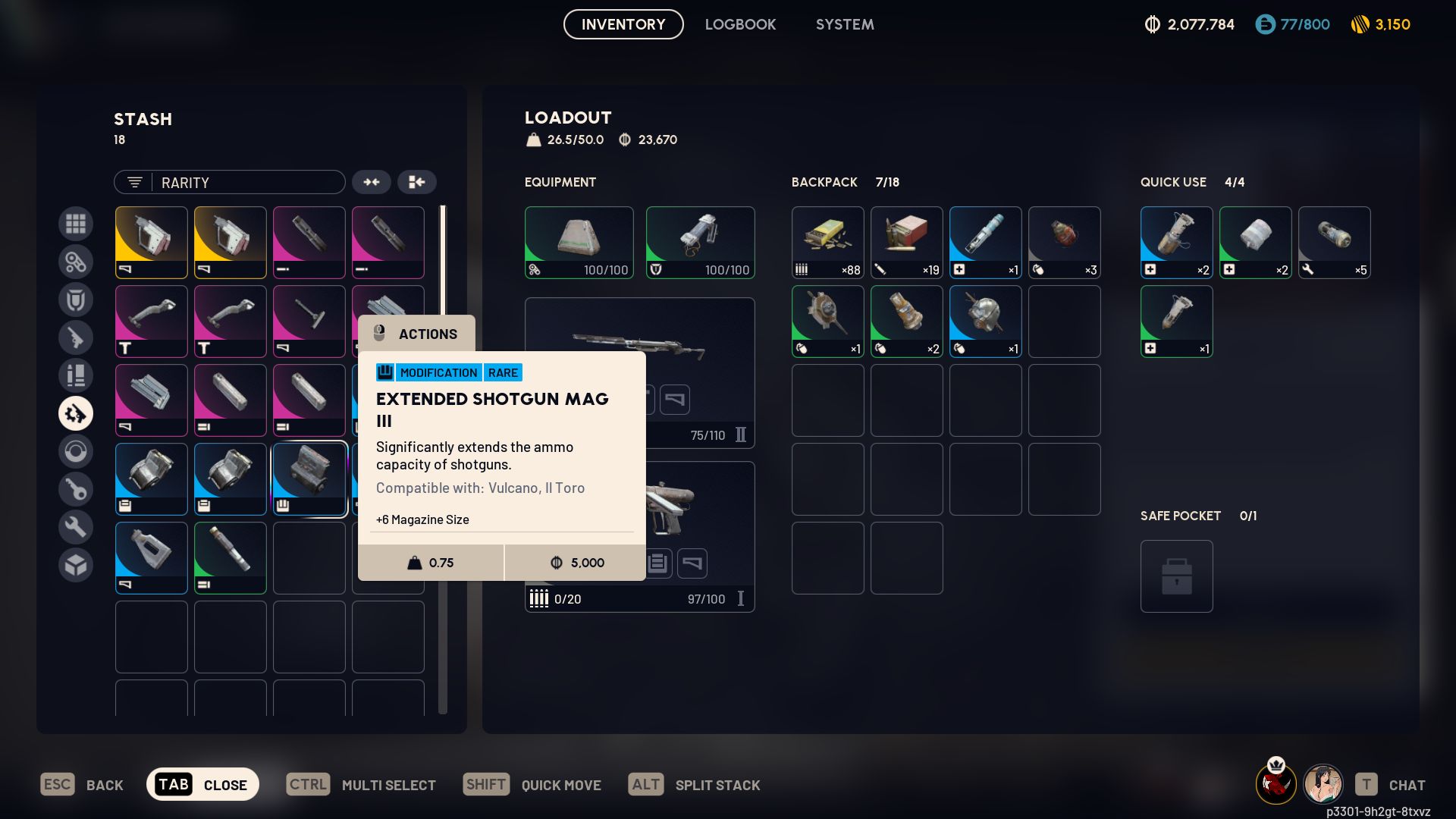This screenshot has width=1456, height=819.
Task: Expand the Actions panel for the selected mod
Action: pyautogui.click(x=417, y=334)
